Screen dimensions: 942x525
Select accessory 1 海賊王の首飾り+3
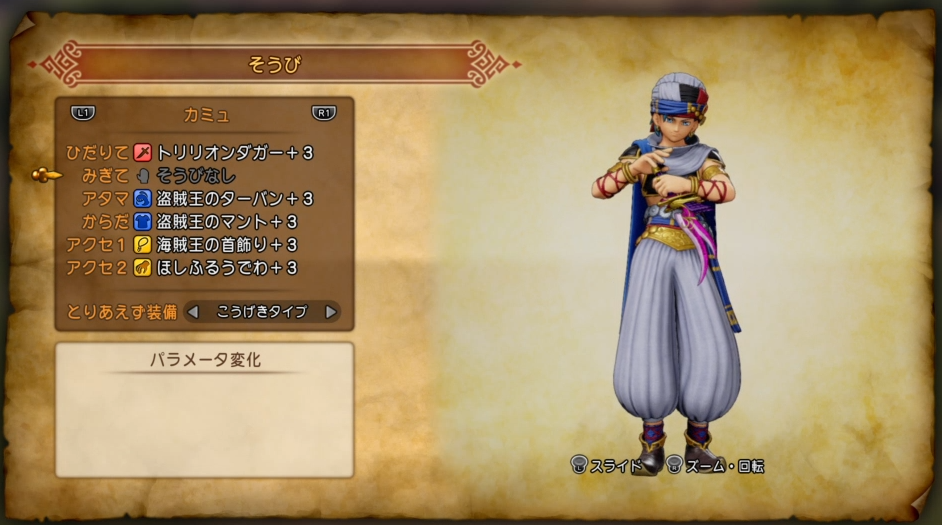(227, 244)
